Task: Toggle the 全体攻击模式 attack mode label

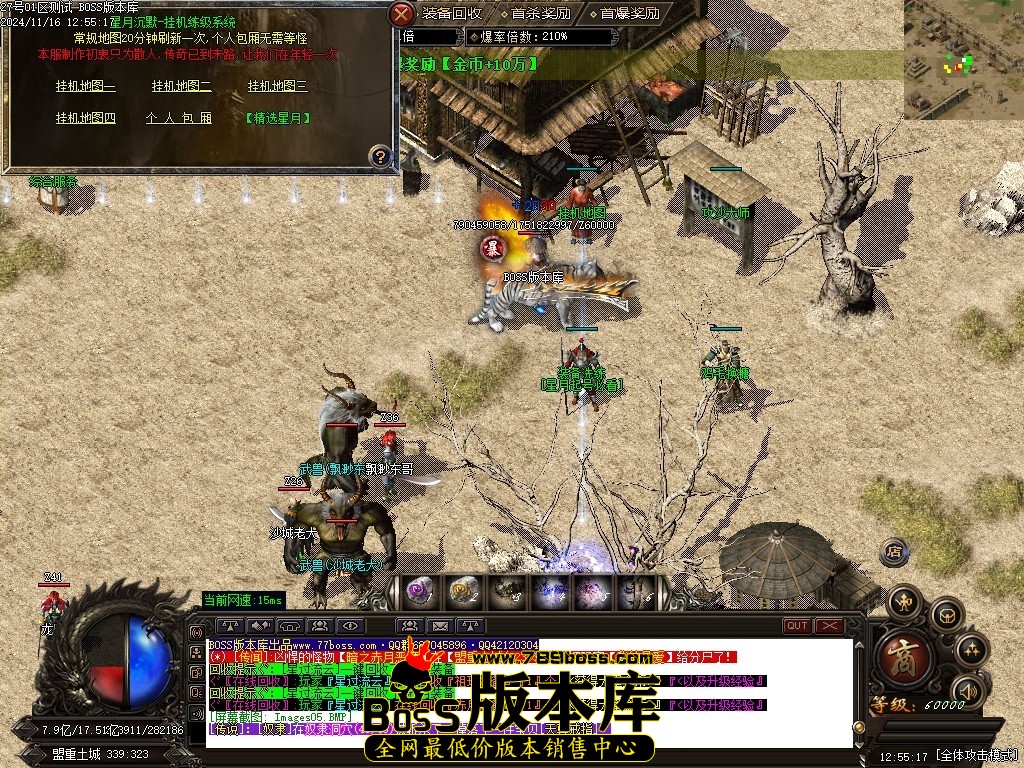Action: [x=976, y=756]
